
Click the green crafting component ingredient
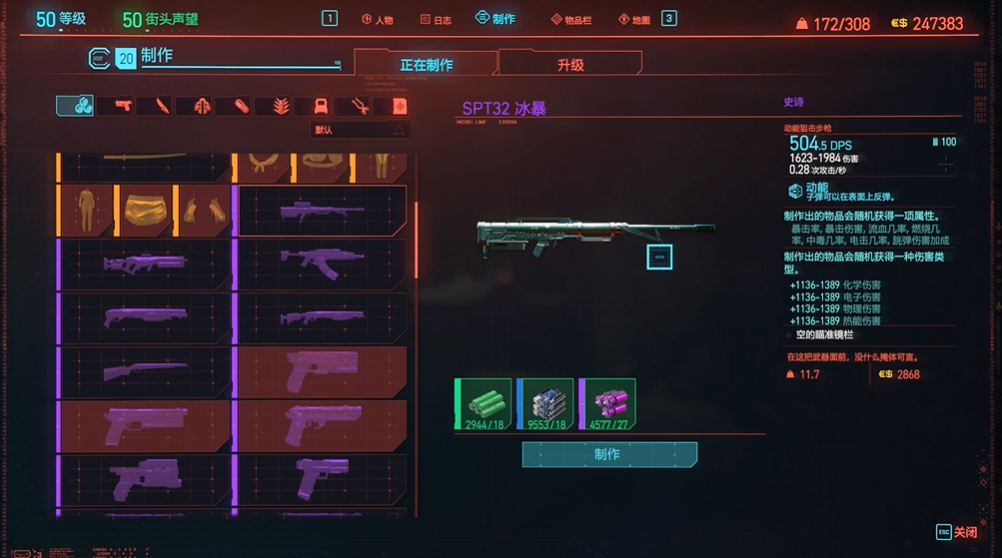tap(483, 404)
